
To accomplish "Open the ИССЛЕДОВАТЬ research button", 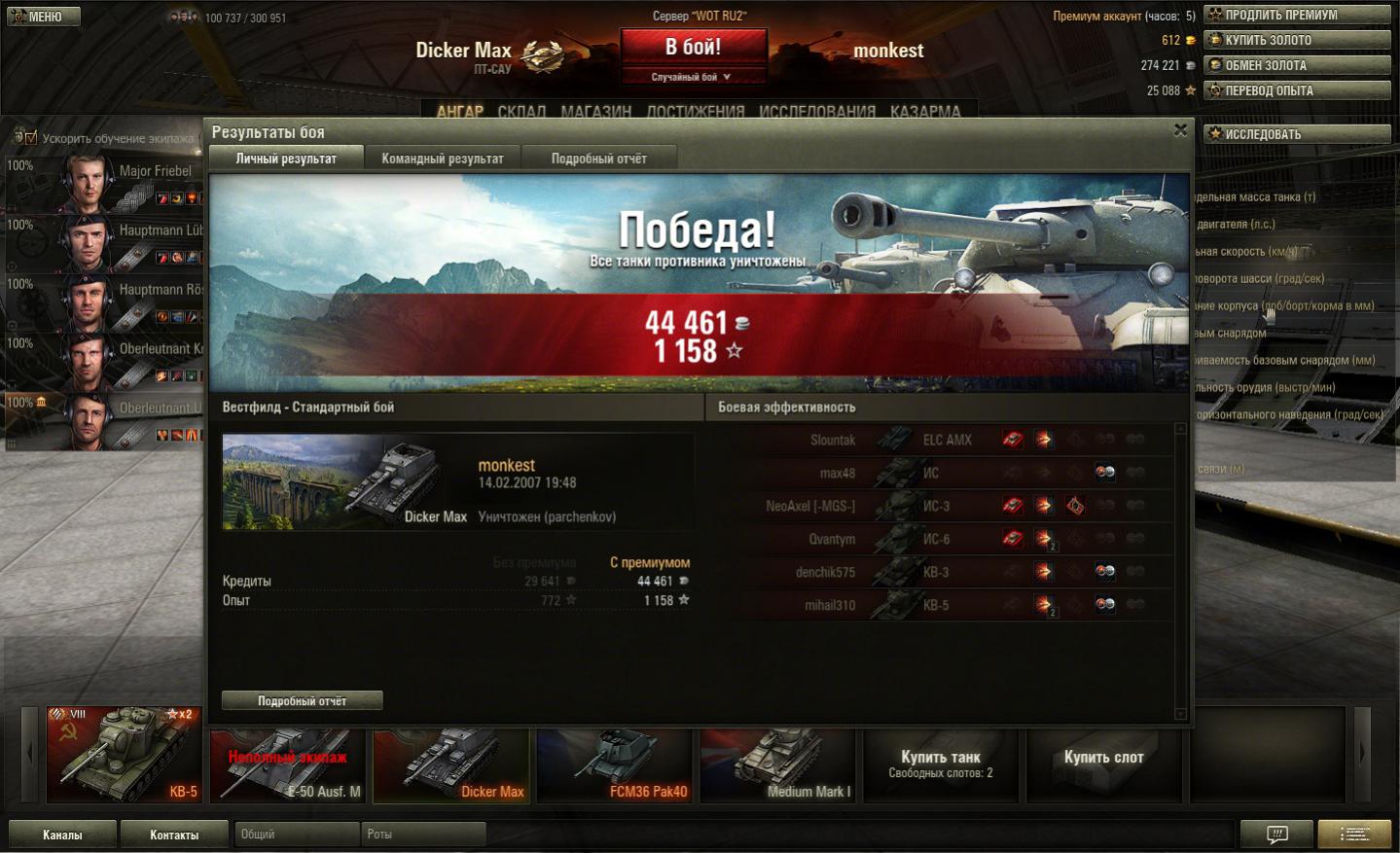I will tap(1296, 134).
